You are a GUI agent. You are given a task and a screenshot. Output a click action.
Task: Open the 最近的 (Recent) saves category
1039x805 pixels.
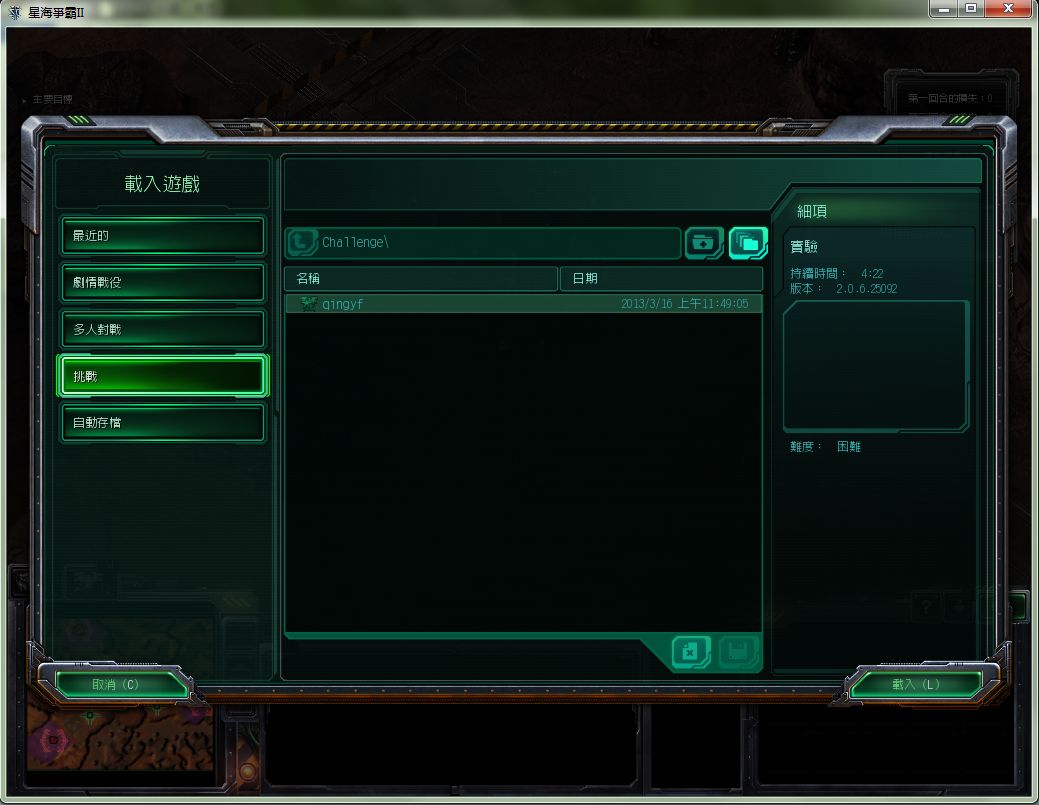[162, 236]
